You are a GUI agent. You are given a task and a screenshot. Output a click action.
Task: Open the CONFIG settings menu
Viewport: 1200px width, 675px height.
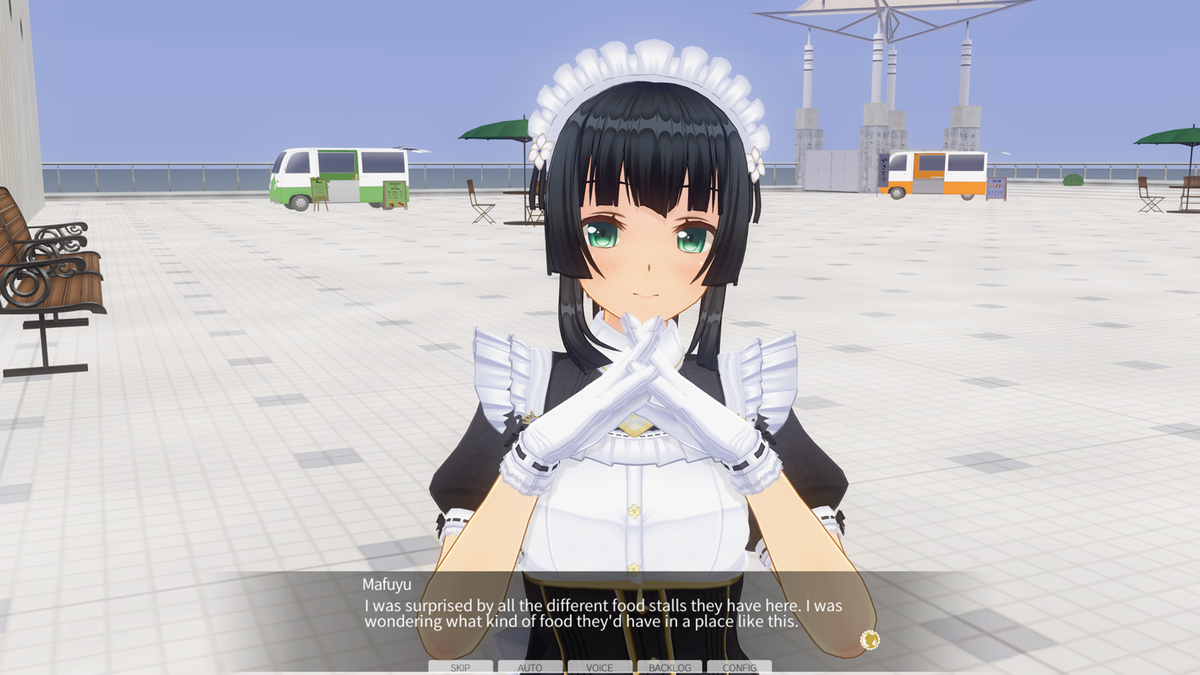739,667
